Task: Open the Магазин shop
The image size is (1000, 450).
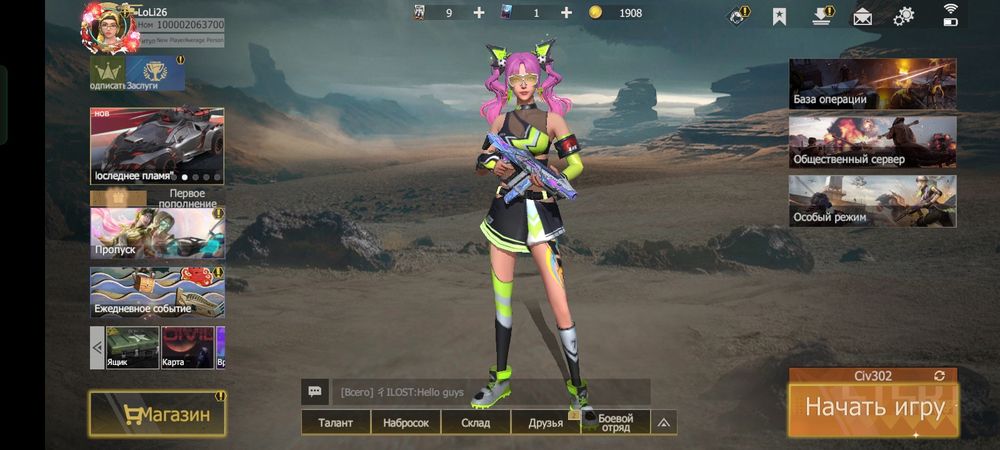Action: point(156,414)
